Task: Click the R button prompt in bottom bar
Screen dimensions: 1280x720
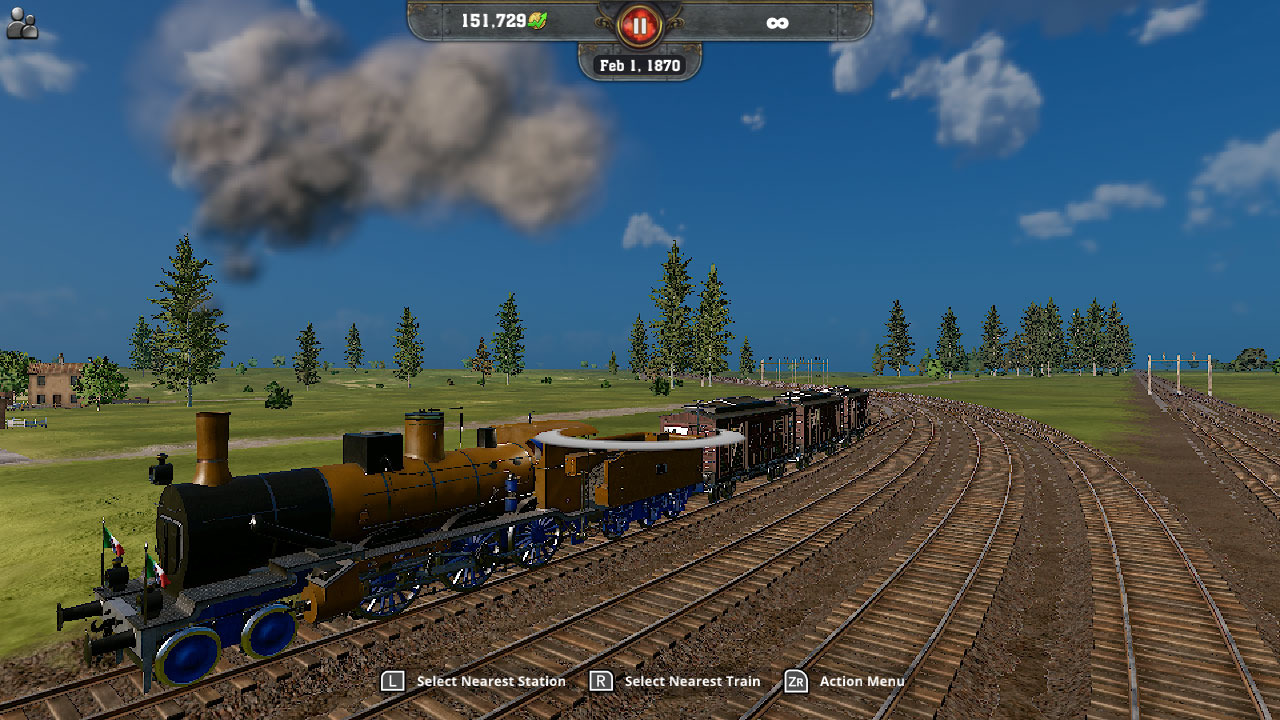Action: pyautogui.click(x=601, y=680)
